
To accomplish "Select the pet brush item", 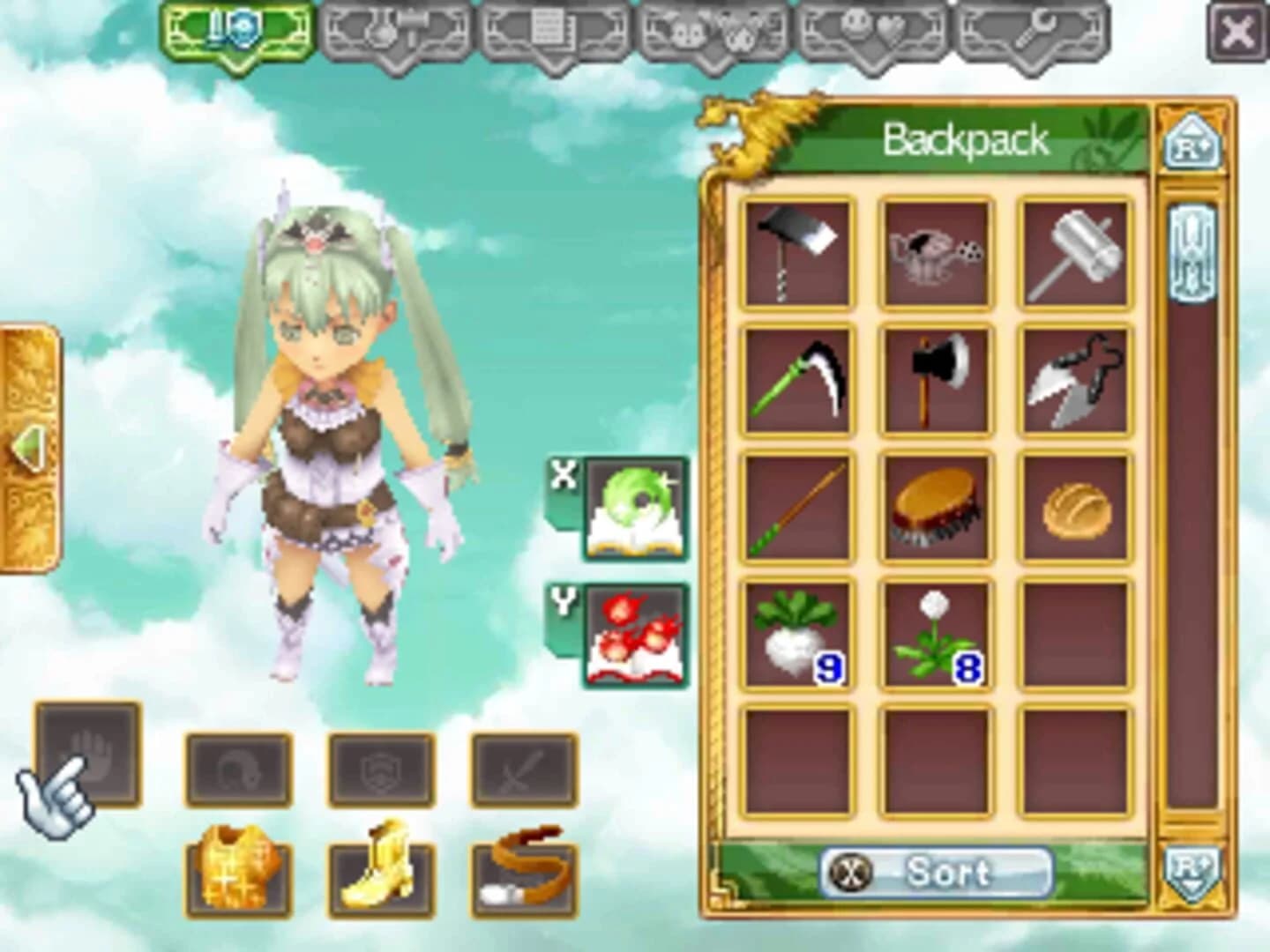I will (935, 509).
